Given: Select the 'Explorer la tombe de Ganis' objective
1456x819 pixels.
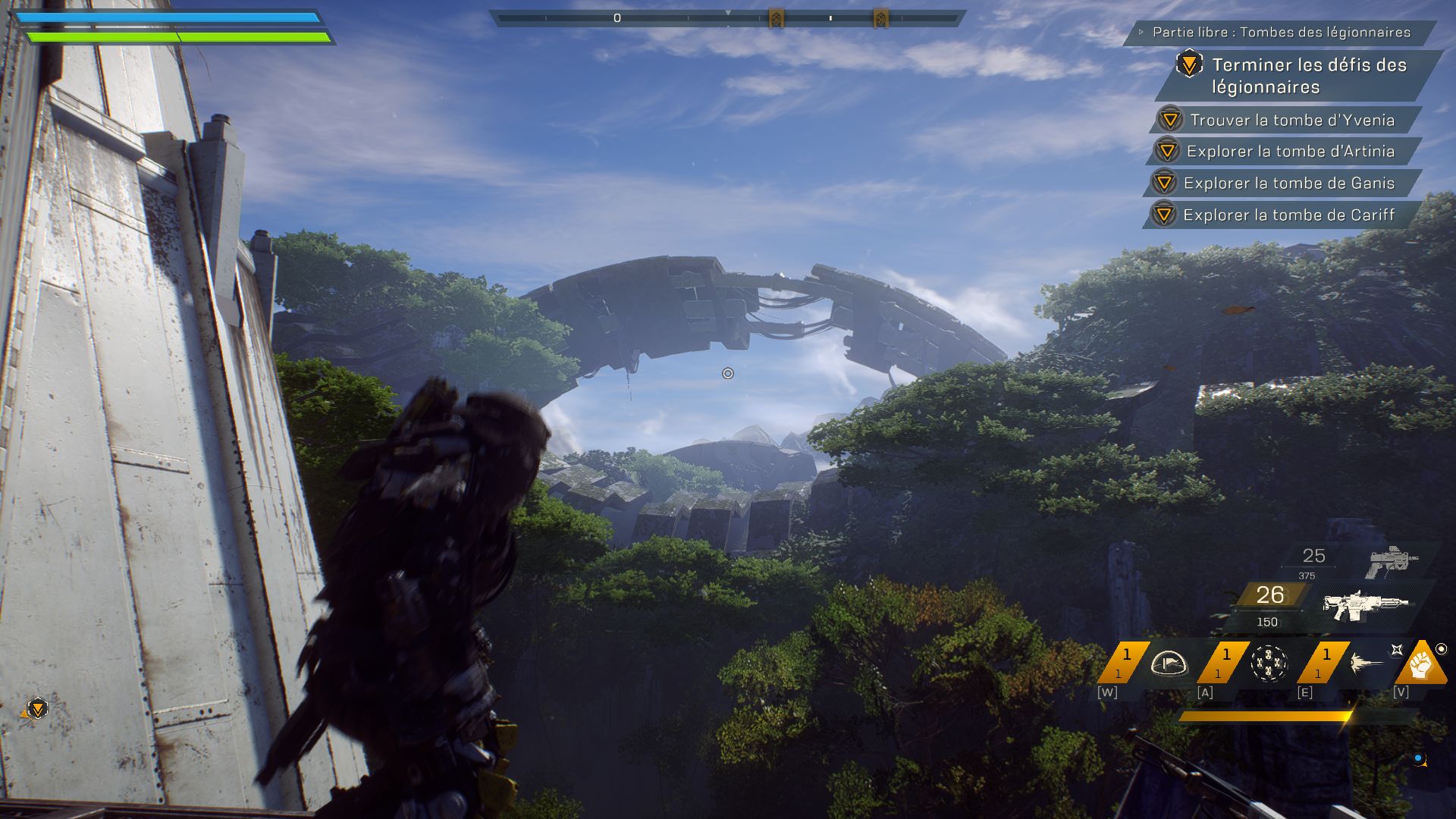Looking at the screenshot, I should (1288, 184).
